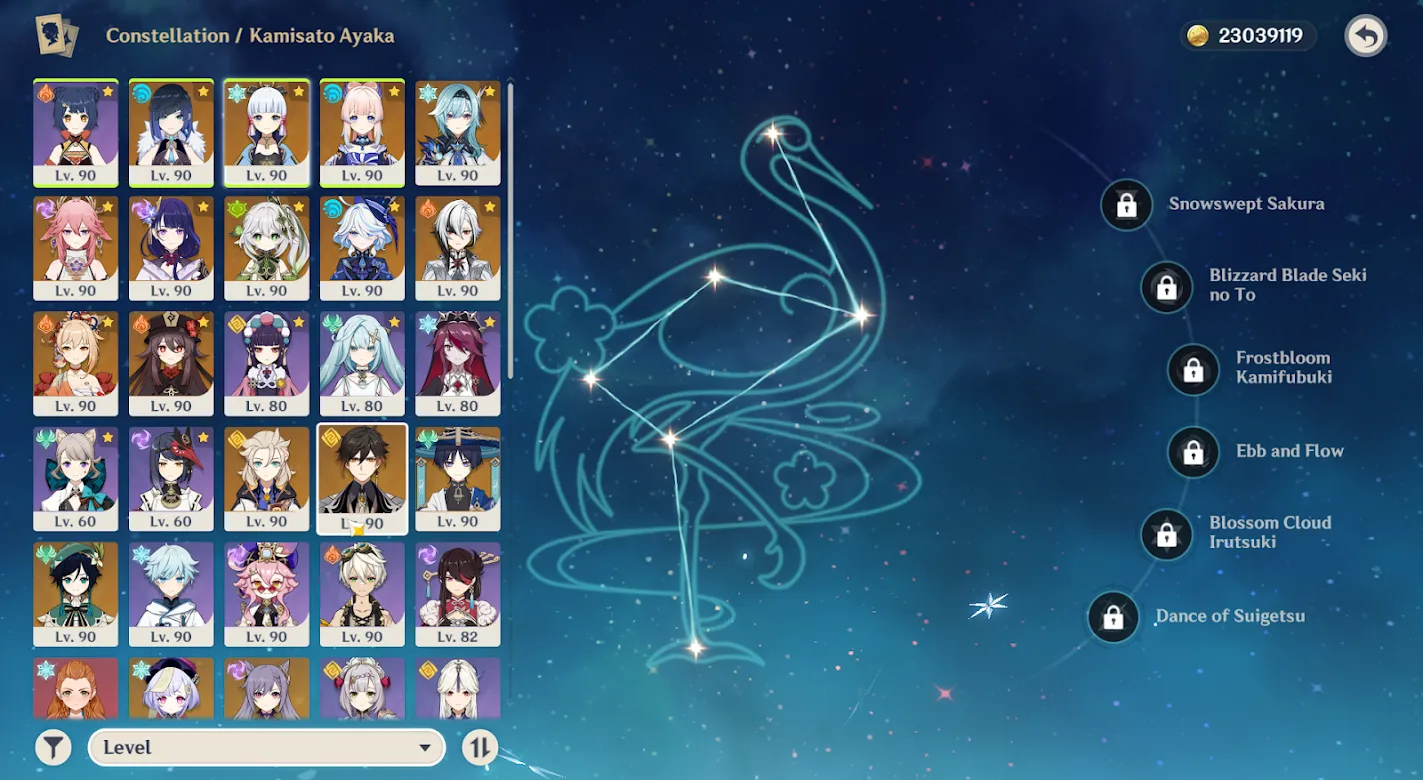Click the Blizzard Blade Seki no To lock icon
This screenshot has width=1423, height=780.
pyautogui.click(x=1166, y=287)
